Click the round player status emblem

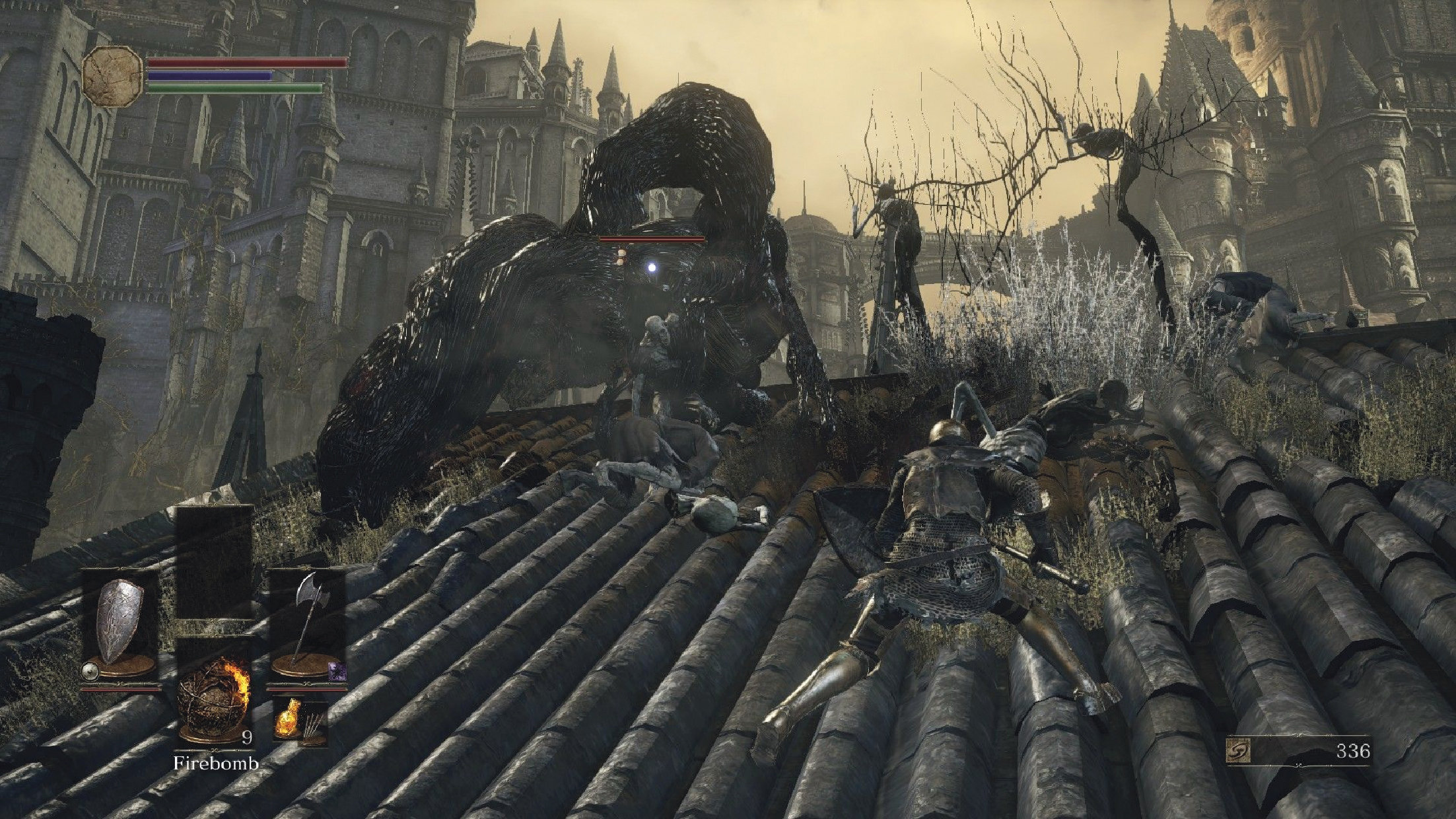[x=112, y=76]
